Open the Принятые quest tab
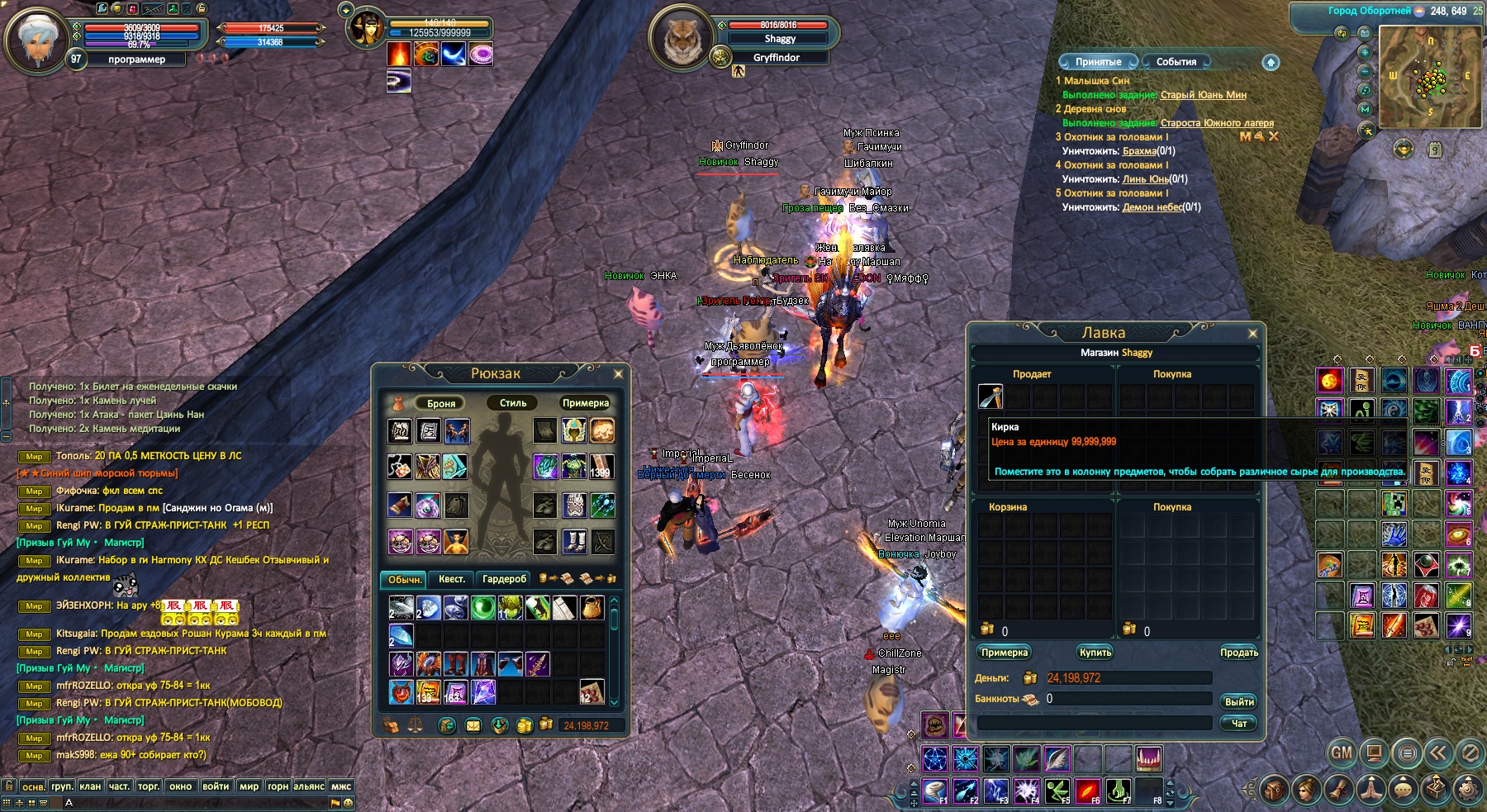1487x812 pixels. 1098,62
